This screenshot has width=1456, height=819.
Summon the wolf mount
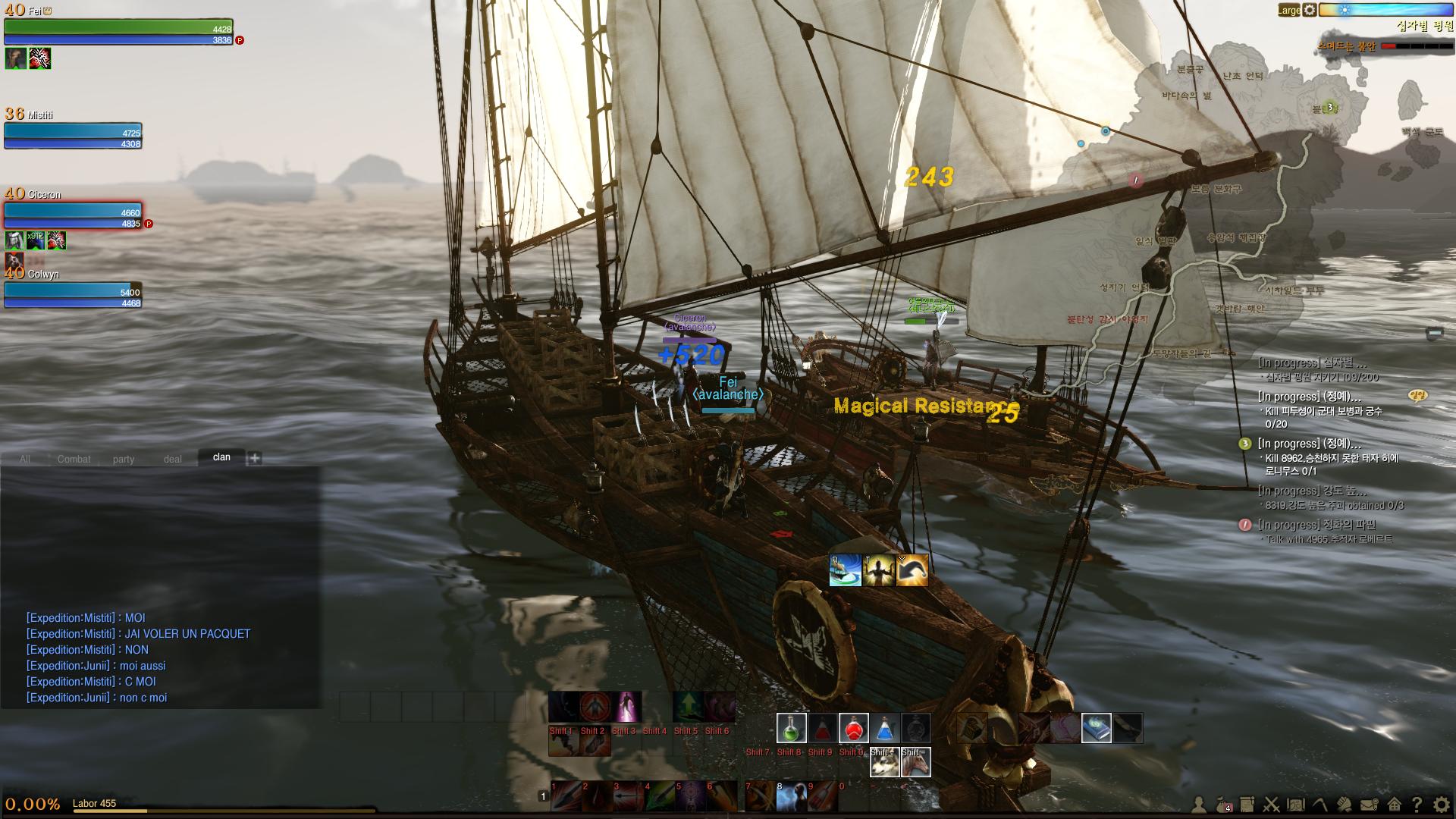[x=885, y=762]
